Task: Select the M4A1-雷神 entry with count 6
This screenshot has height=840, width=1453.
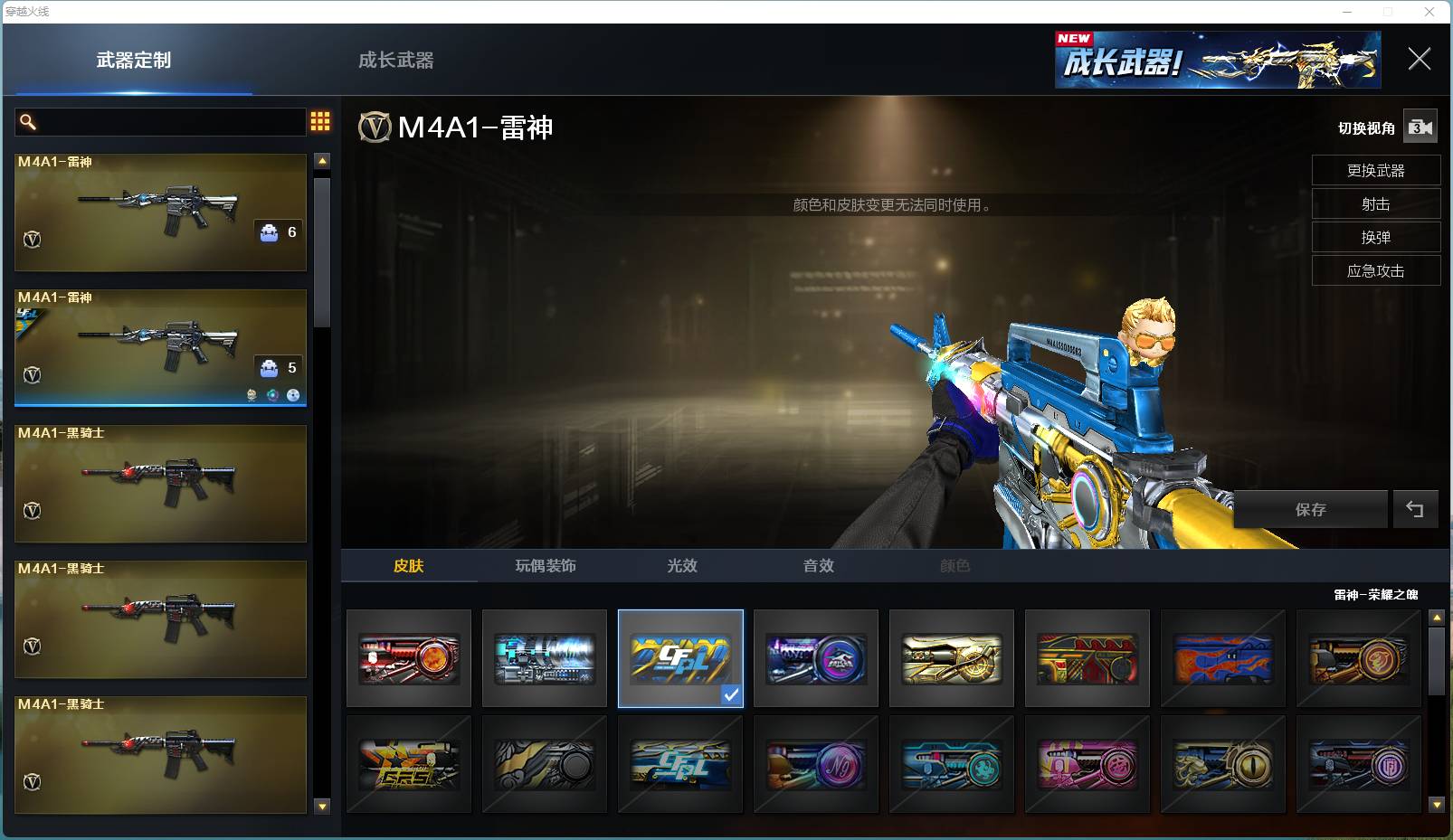Action: [160, 212]
